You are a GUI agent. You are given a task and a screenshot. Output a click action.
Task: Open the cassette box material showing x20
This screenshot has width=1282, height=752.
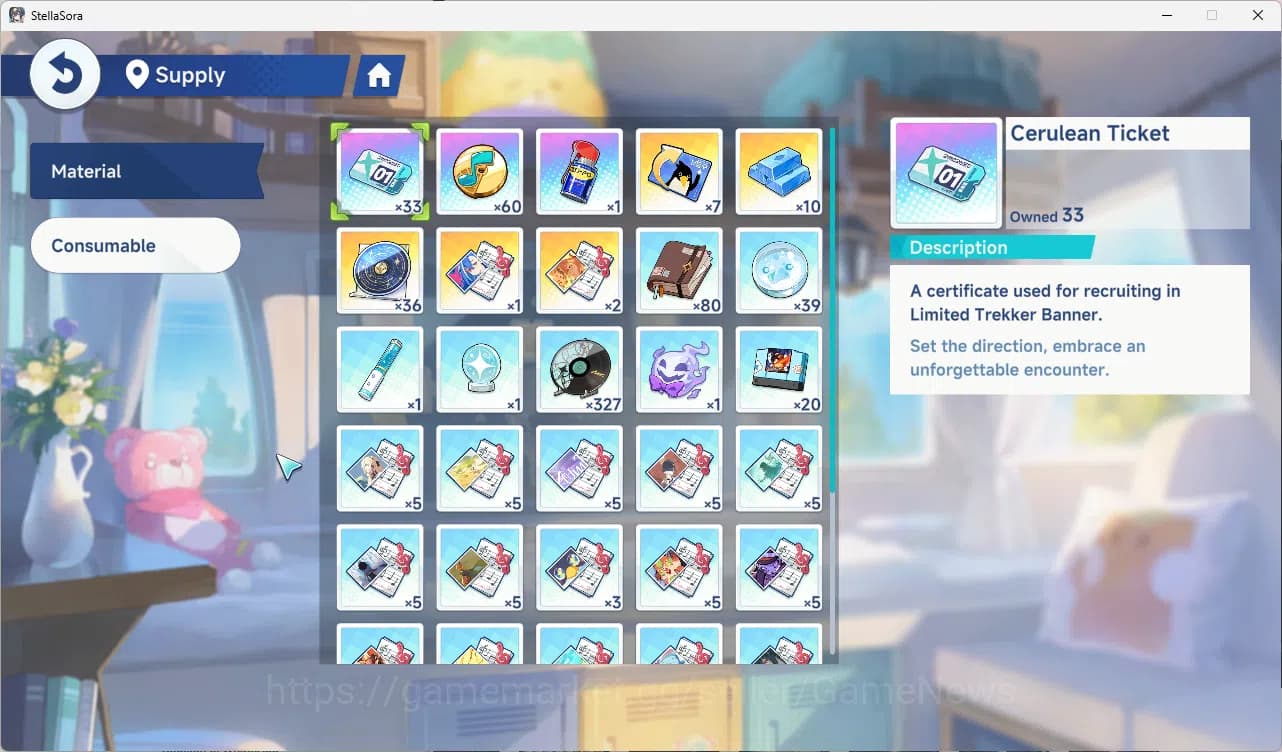[779, 369]
